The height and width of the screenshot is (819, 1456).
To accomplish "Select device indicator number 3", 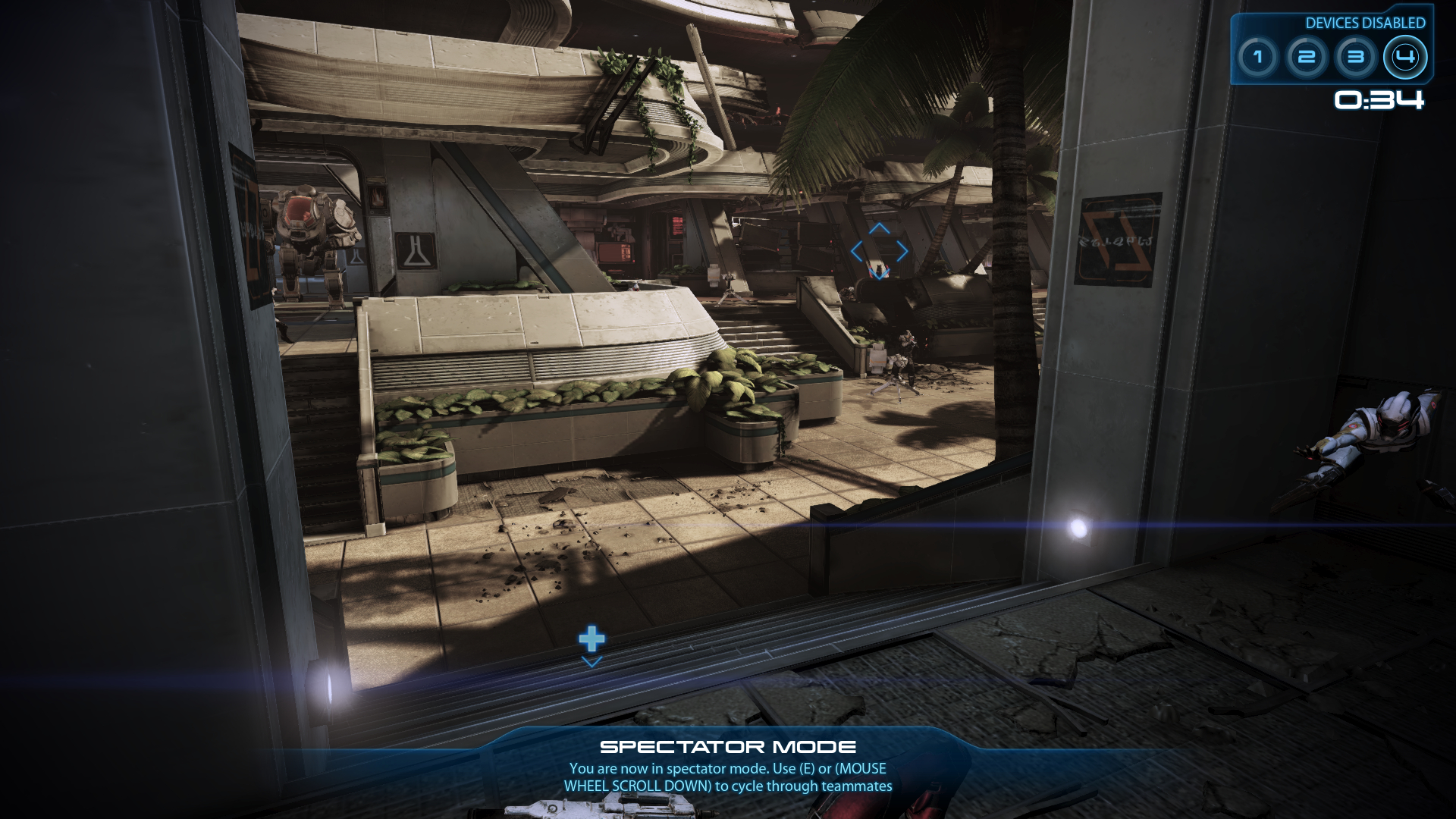I will pos(1355,58).
